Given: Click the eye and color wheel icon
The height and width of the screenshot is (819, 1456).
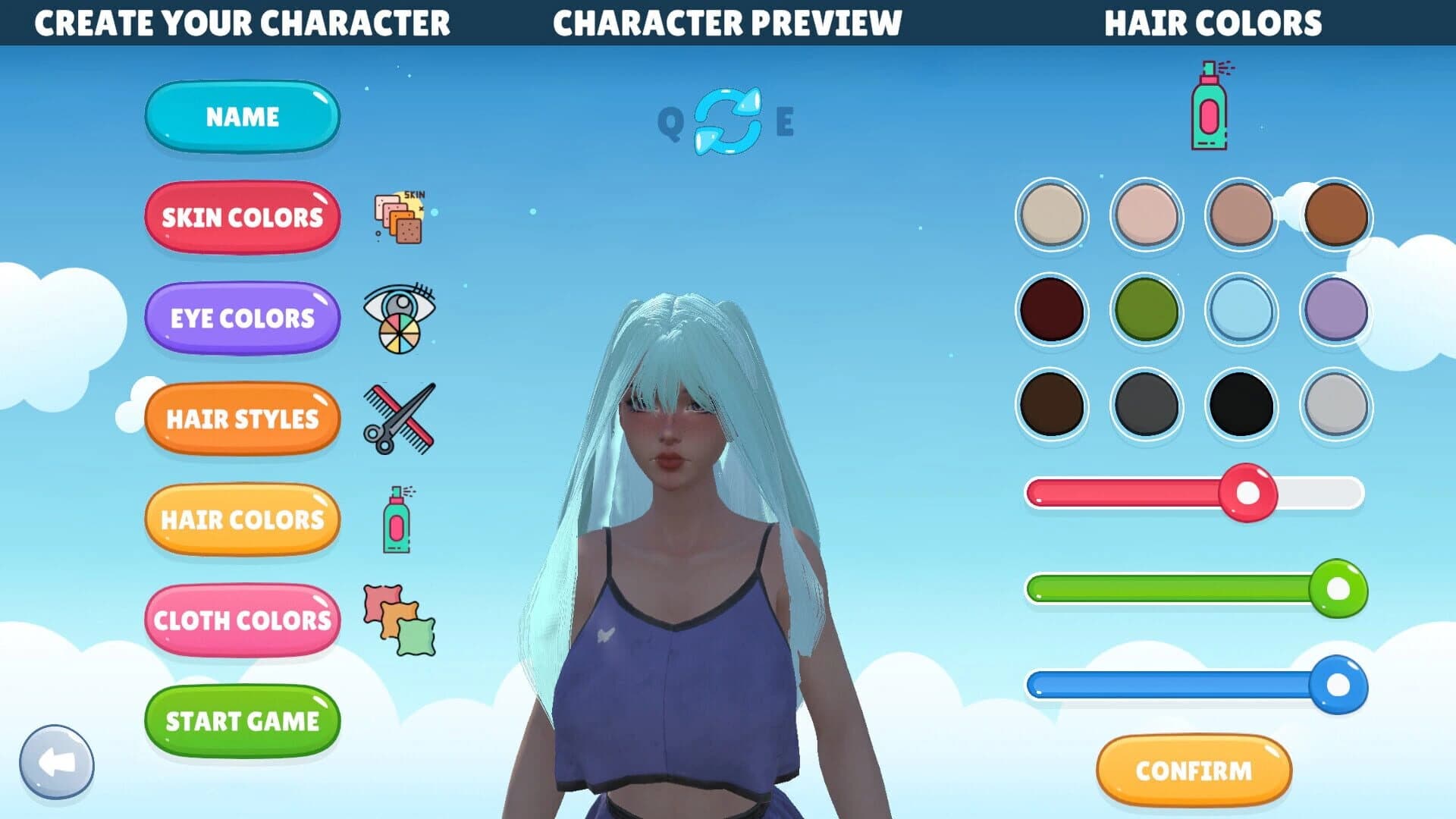Looking at the screenshot, I should pyautogui.click(x=397, y=318).
